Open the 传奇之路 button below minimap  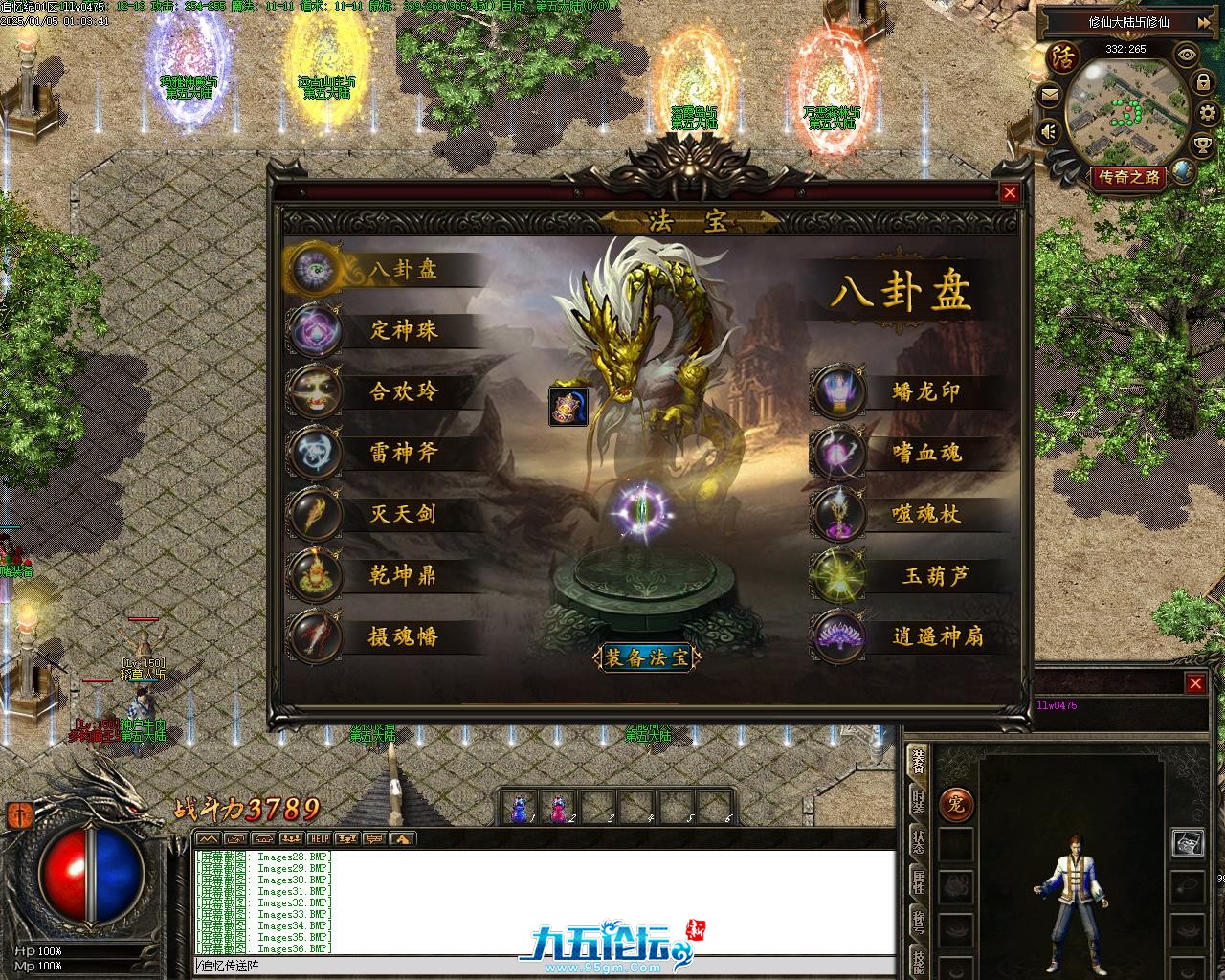point(1129,177)
